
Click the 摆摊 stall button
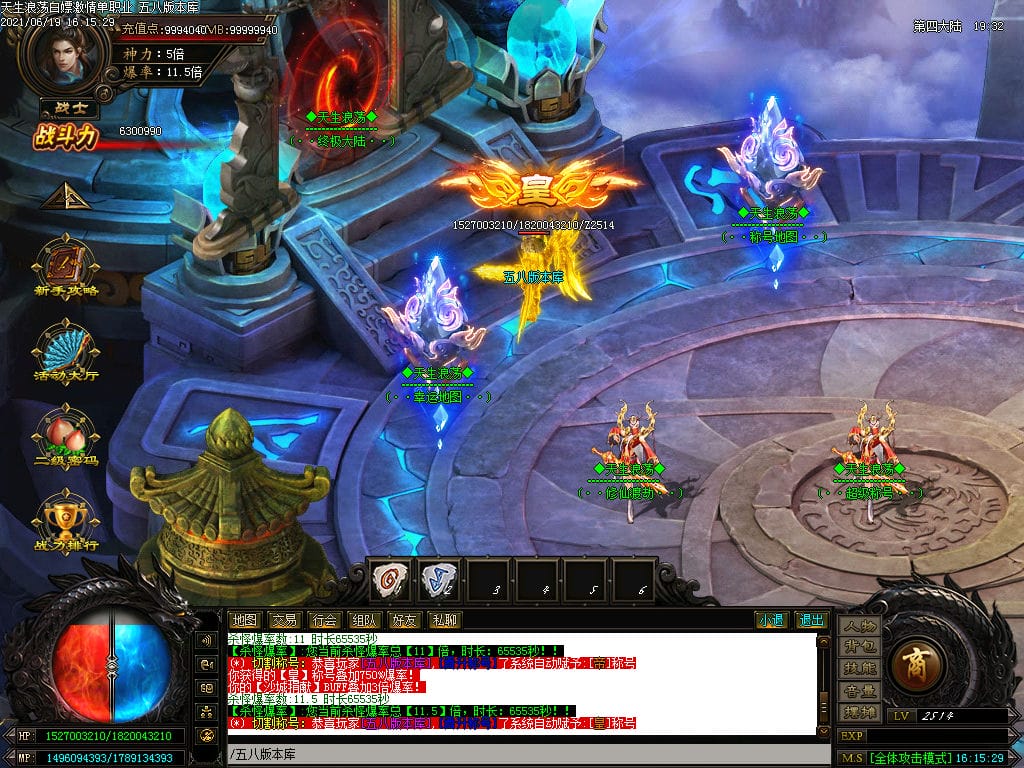pos(860,712)
